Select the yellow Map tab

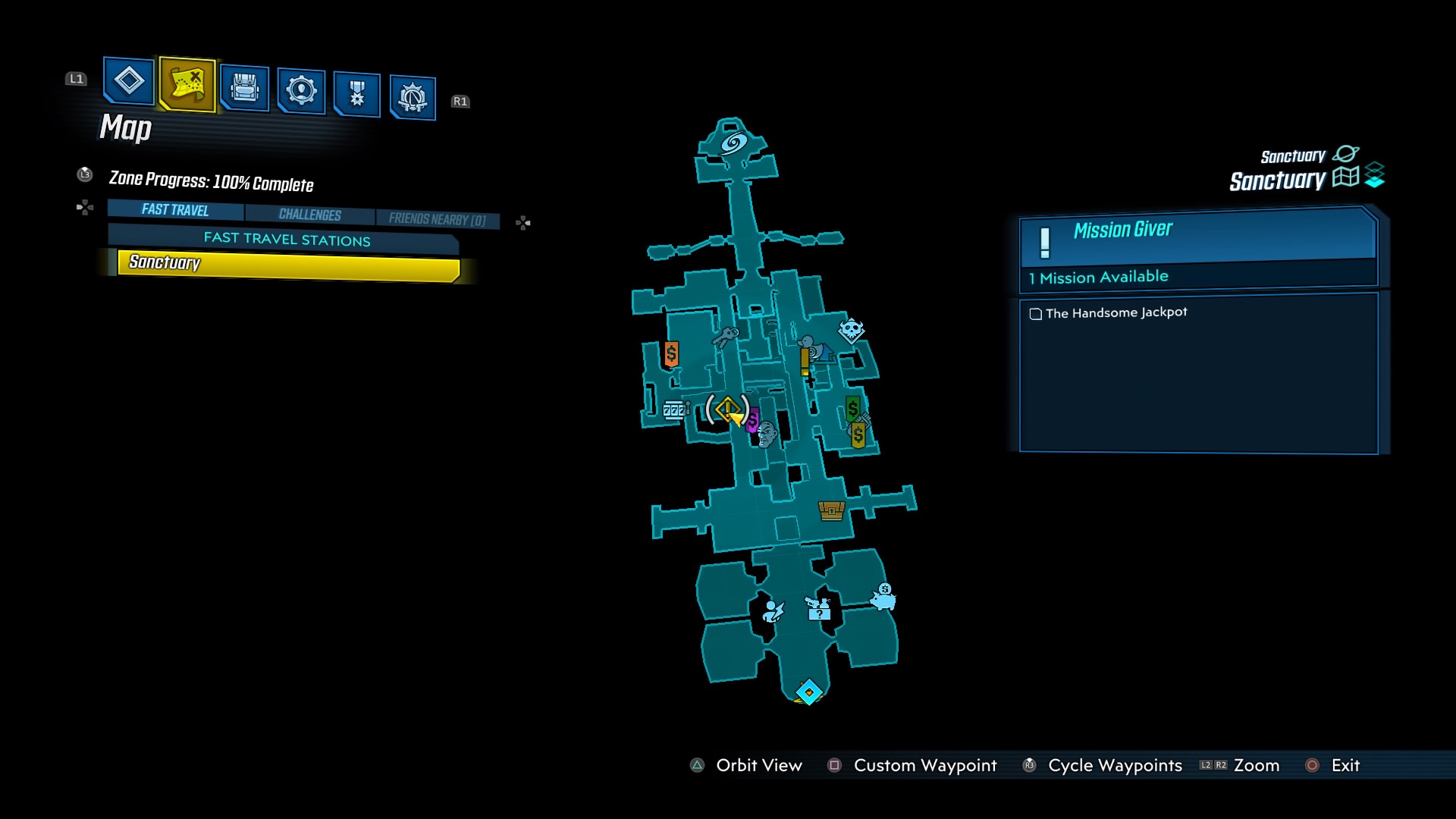[x=187, y=84]
